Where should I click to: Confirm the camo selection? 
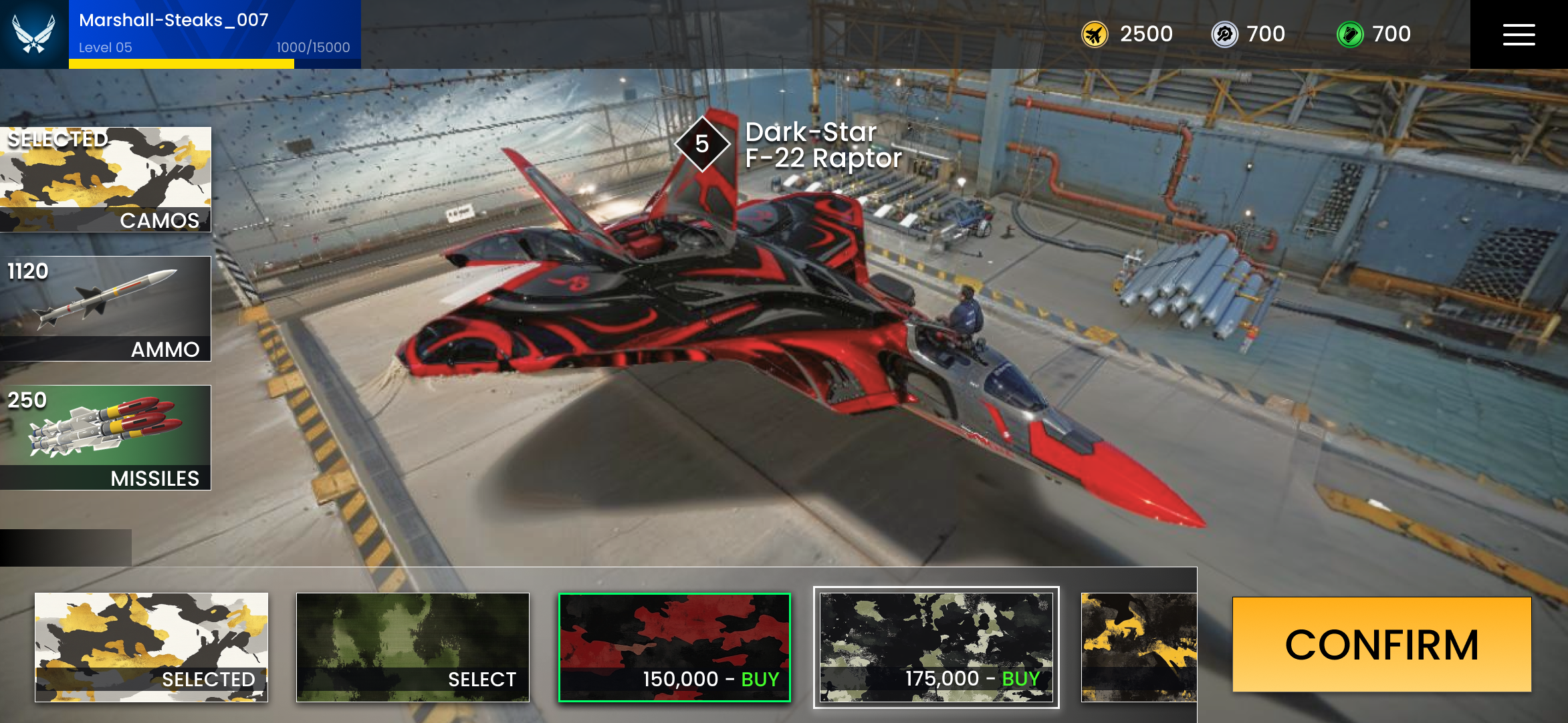pos(1381,645)
